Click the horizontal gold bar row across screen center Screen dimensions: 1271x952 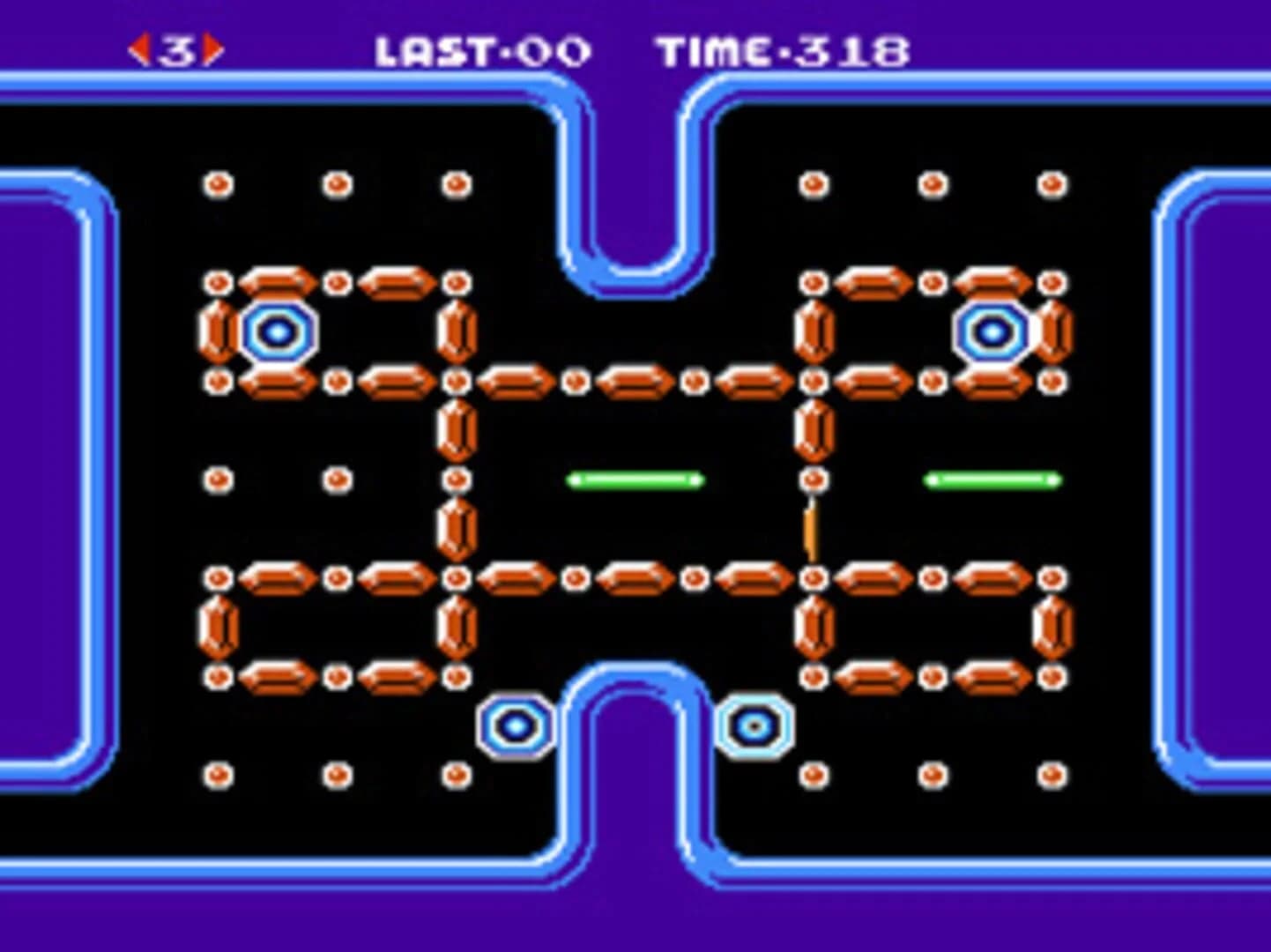pos(635,382)
